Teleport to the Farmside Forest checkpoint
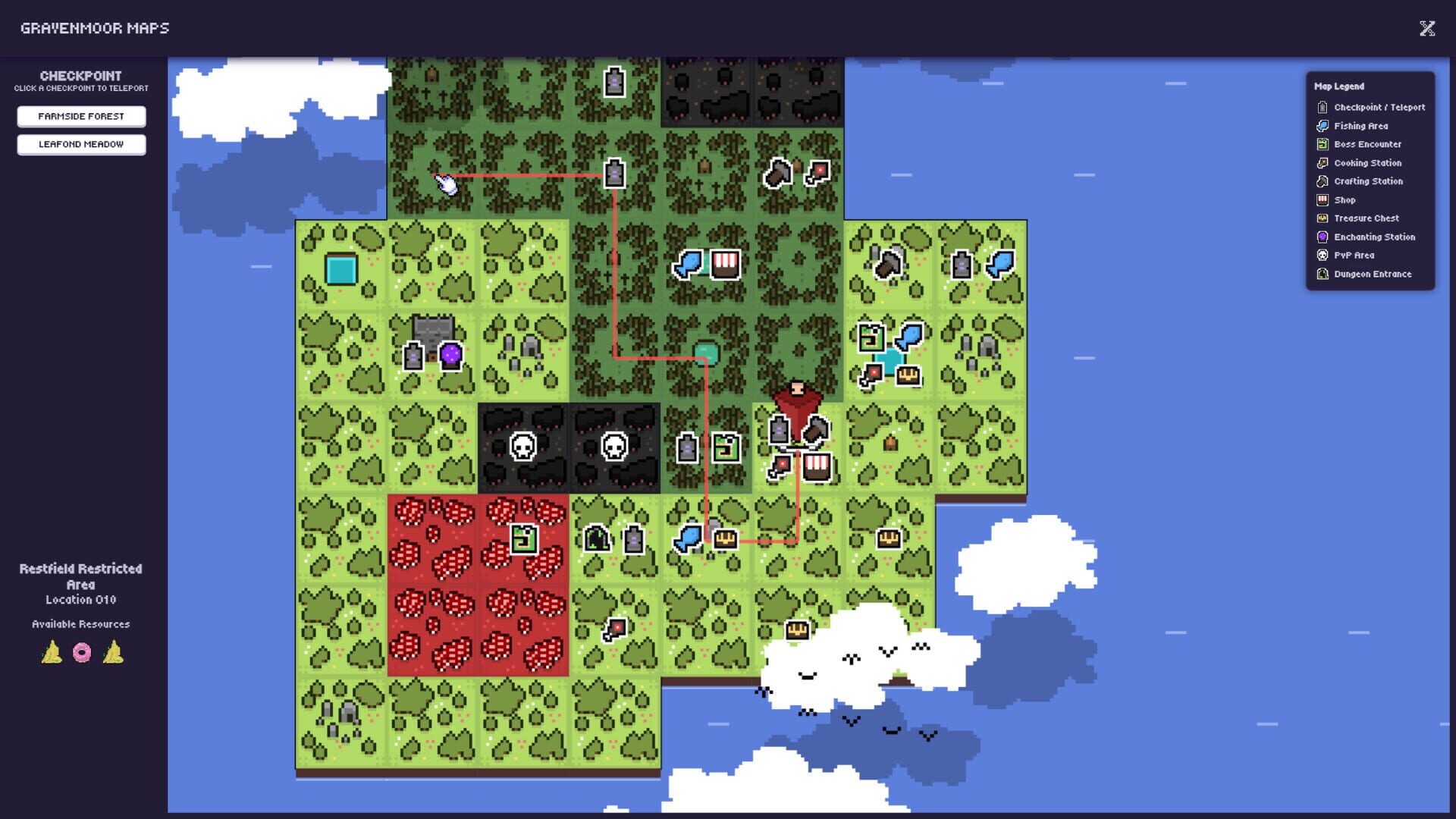 tap(81, 116)
